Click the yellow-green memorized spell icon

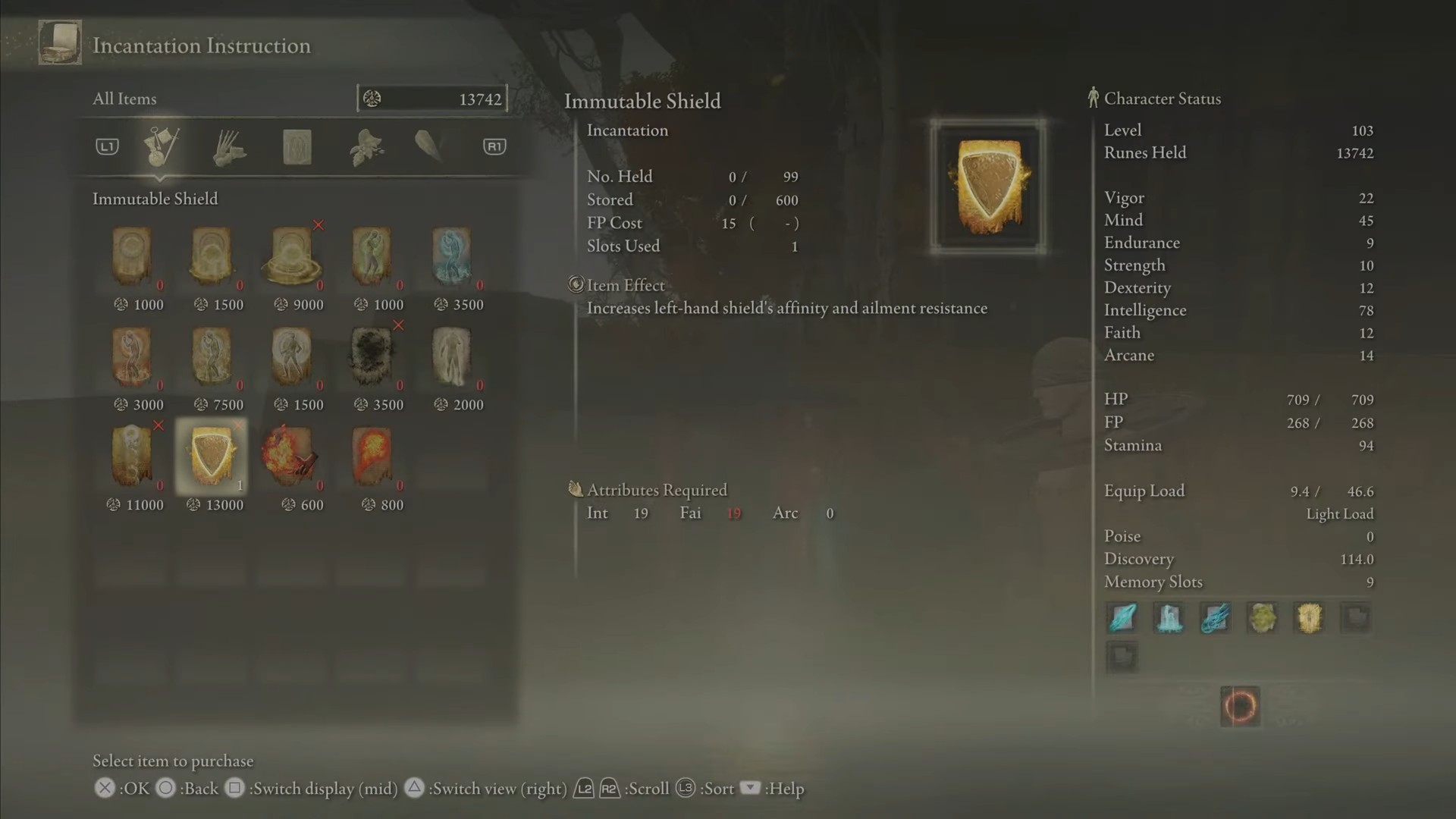point(1262,618)
